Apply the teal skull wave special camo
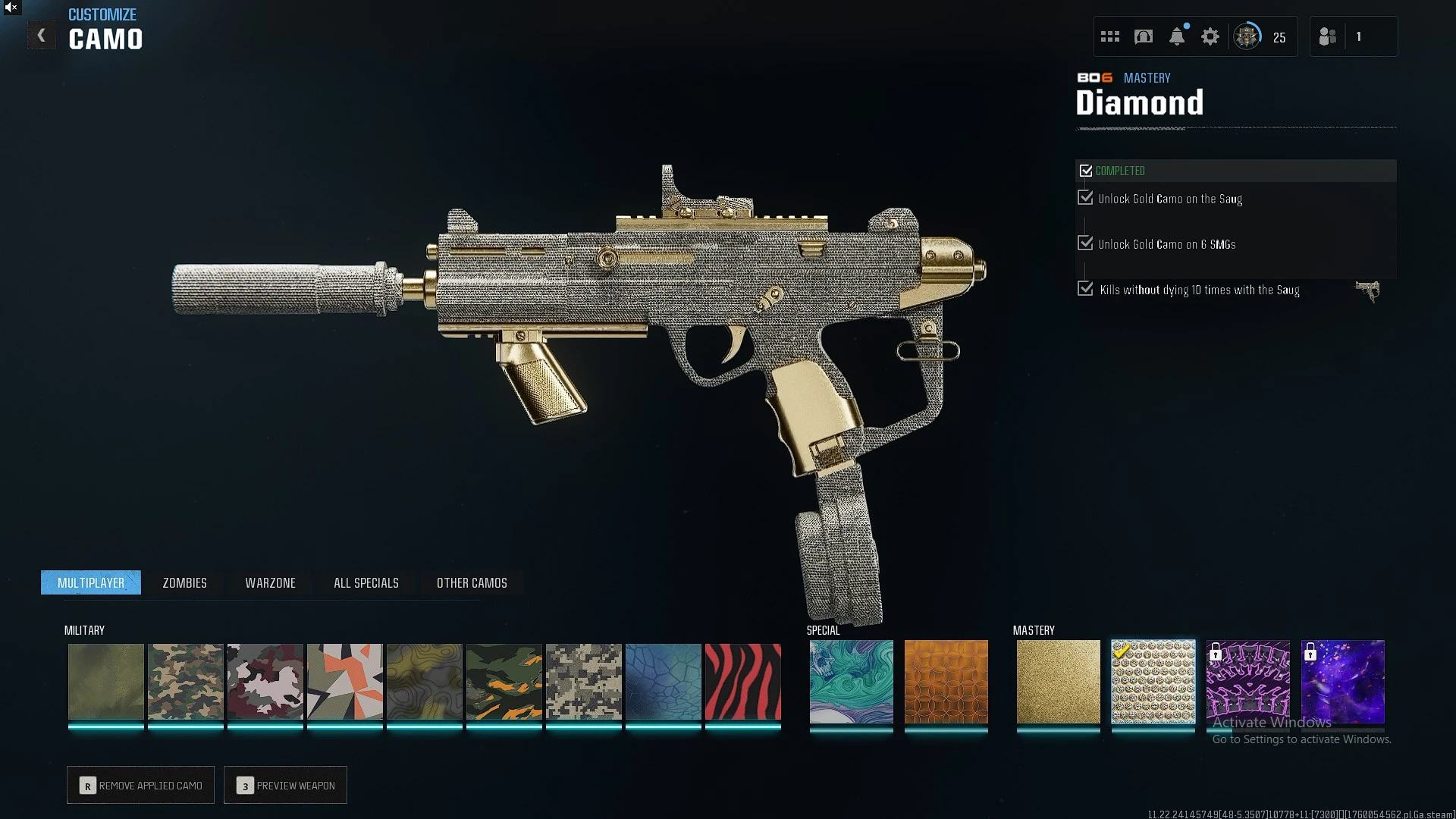The width and height of the screenshot is (1456, 819). (851, 682)
